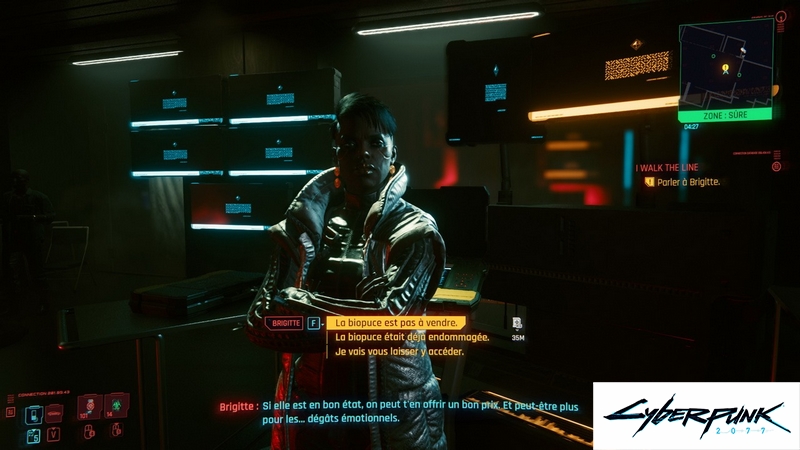Choose "La biopuce est pas à vendre."
The width and height of the screenshot is (800, 450).
[x=397, y=322]
